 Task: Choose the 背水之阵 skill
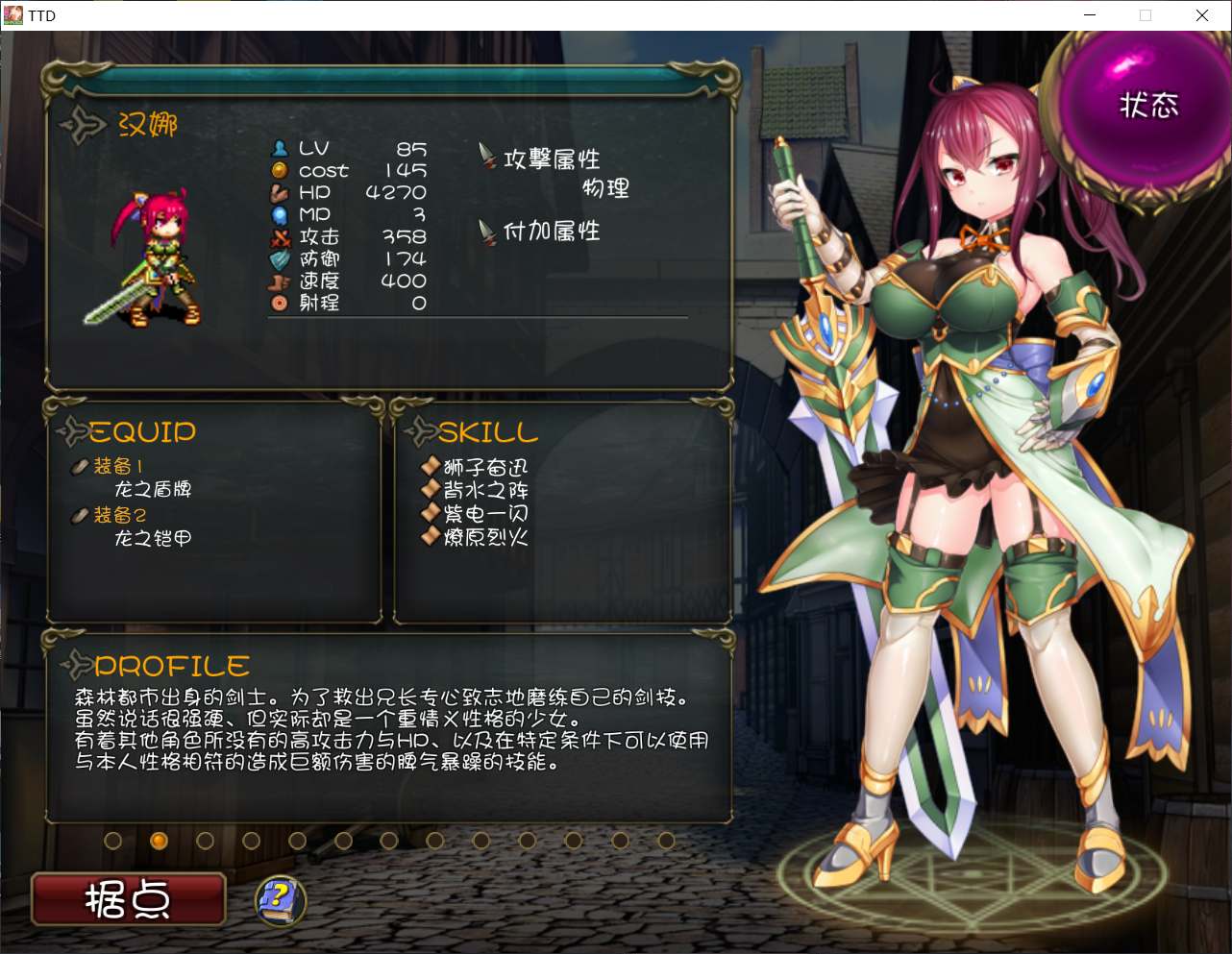tap(485, 490)
